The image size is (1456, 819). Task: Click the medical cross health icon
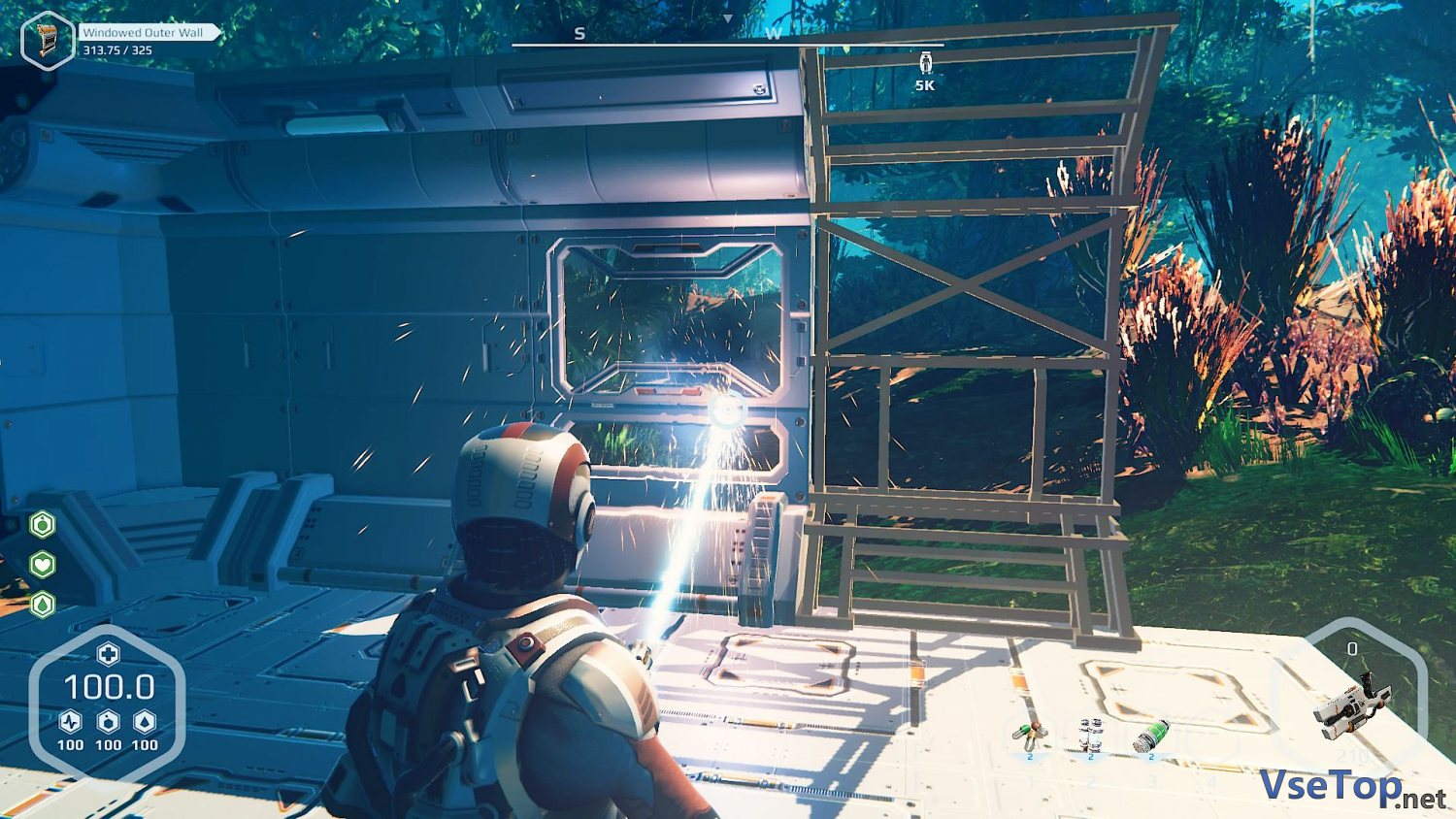coord(108,653)
